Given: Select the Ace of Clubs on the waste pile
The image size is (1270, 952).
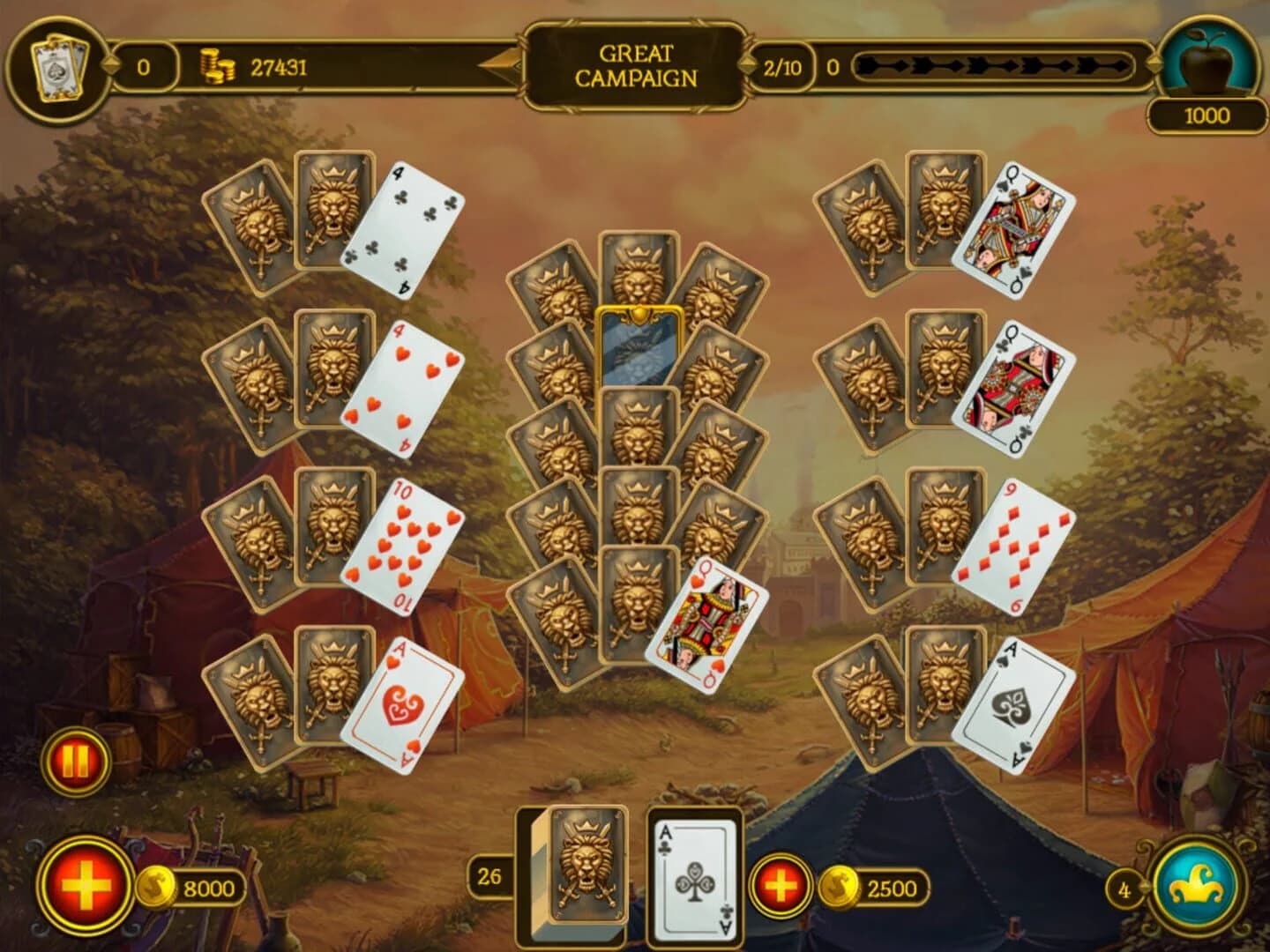Looking at the screenshot, I should 693,881.
